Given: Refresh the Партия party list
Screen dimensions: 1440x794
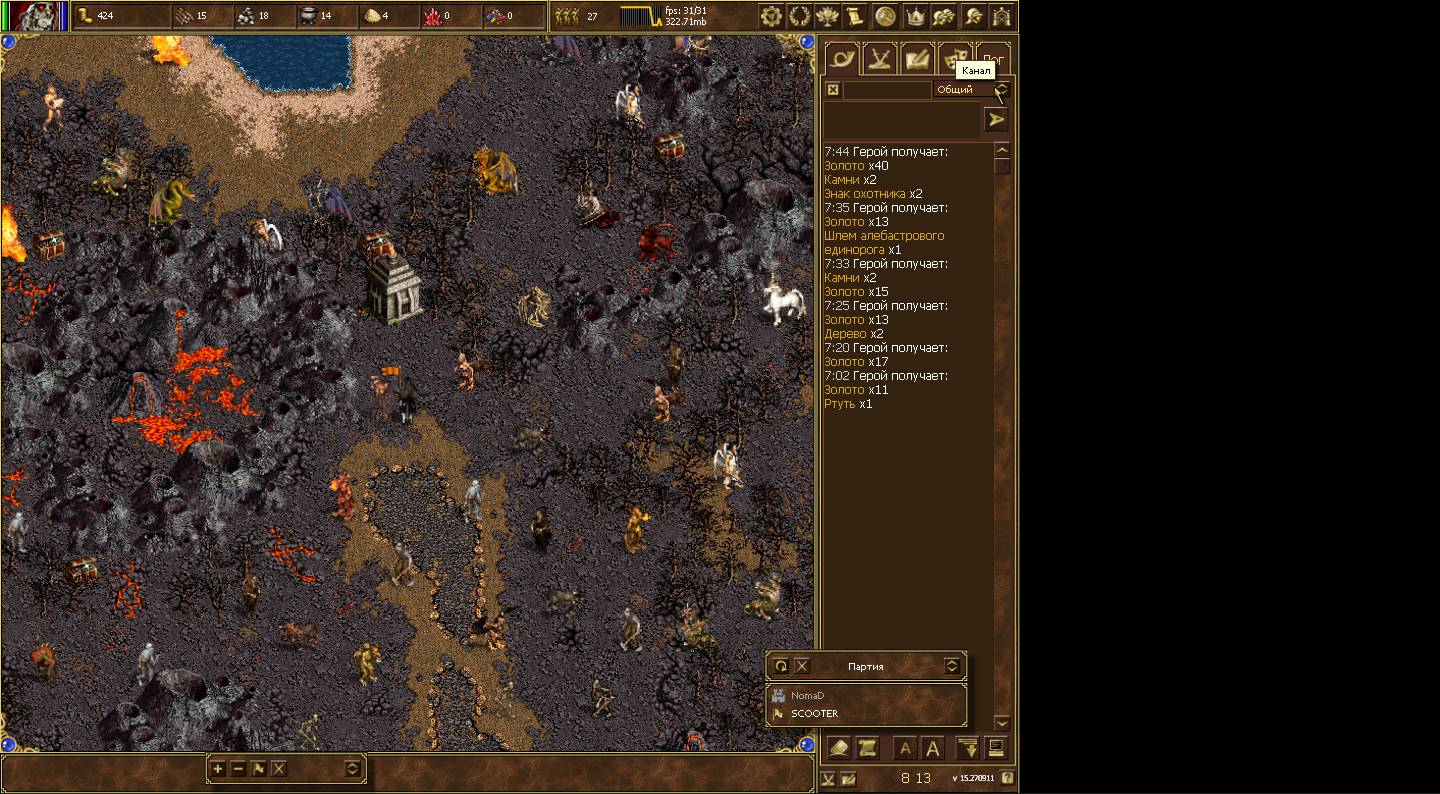Looking at the screenshot, I should pyautogui.click(x=781, y=666).
